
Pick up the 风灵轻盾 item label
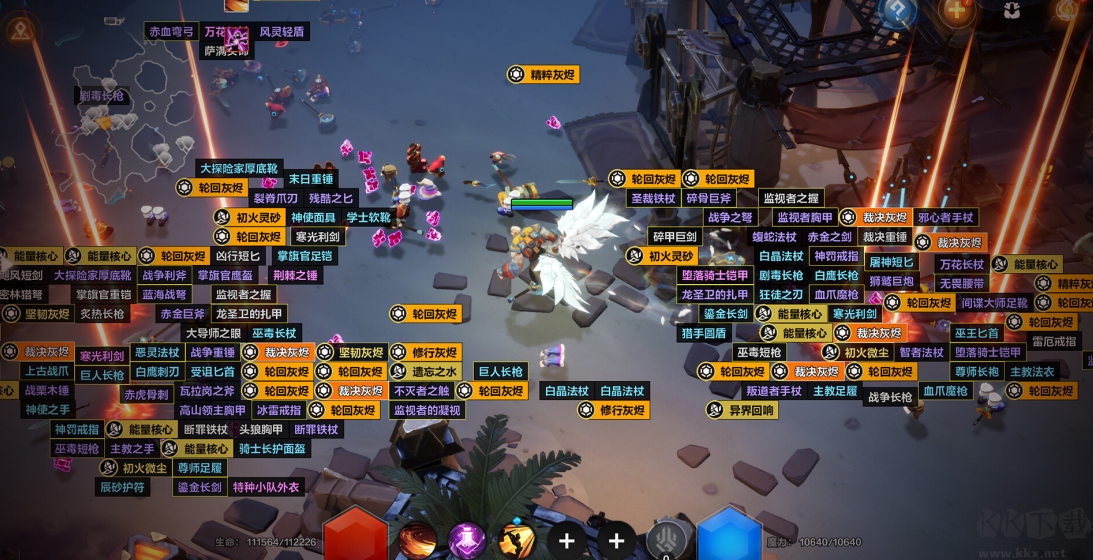[x=282, y=32]
